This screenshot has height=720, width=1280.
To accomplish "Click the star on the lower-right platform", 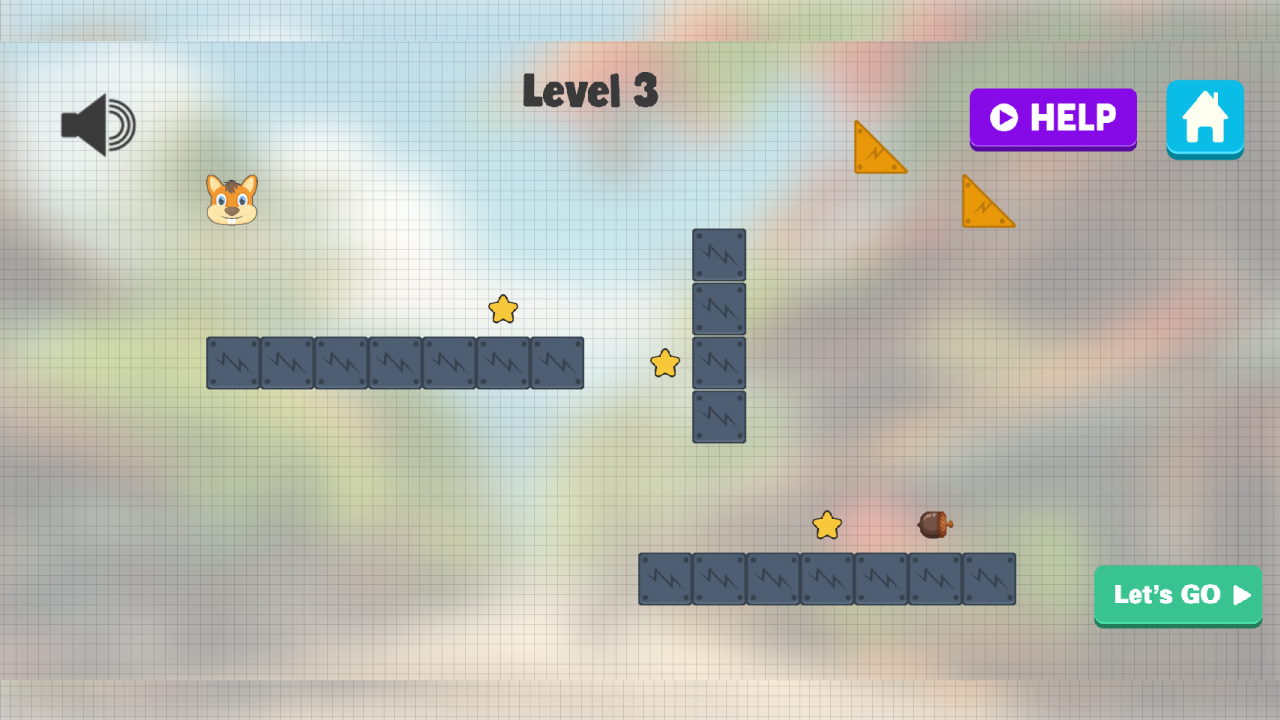I will (826, 524).
